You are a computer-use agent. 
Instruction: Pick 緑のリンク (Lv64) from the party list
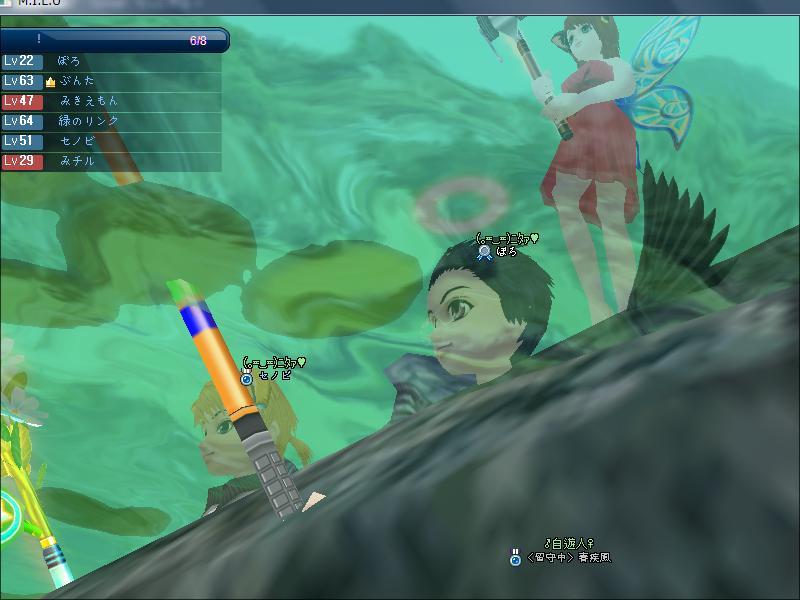[110, 121]
